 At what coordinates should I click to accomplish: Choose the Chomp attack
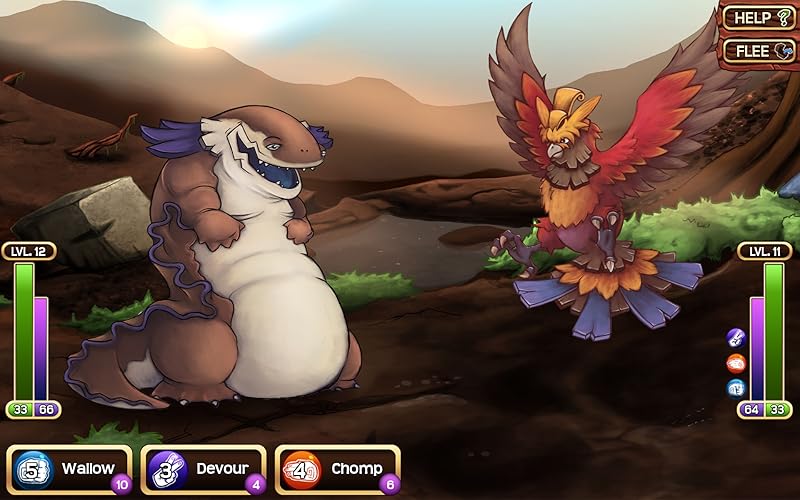point(338,469)
